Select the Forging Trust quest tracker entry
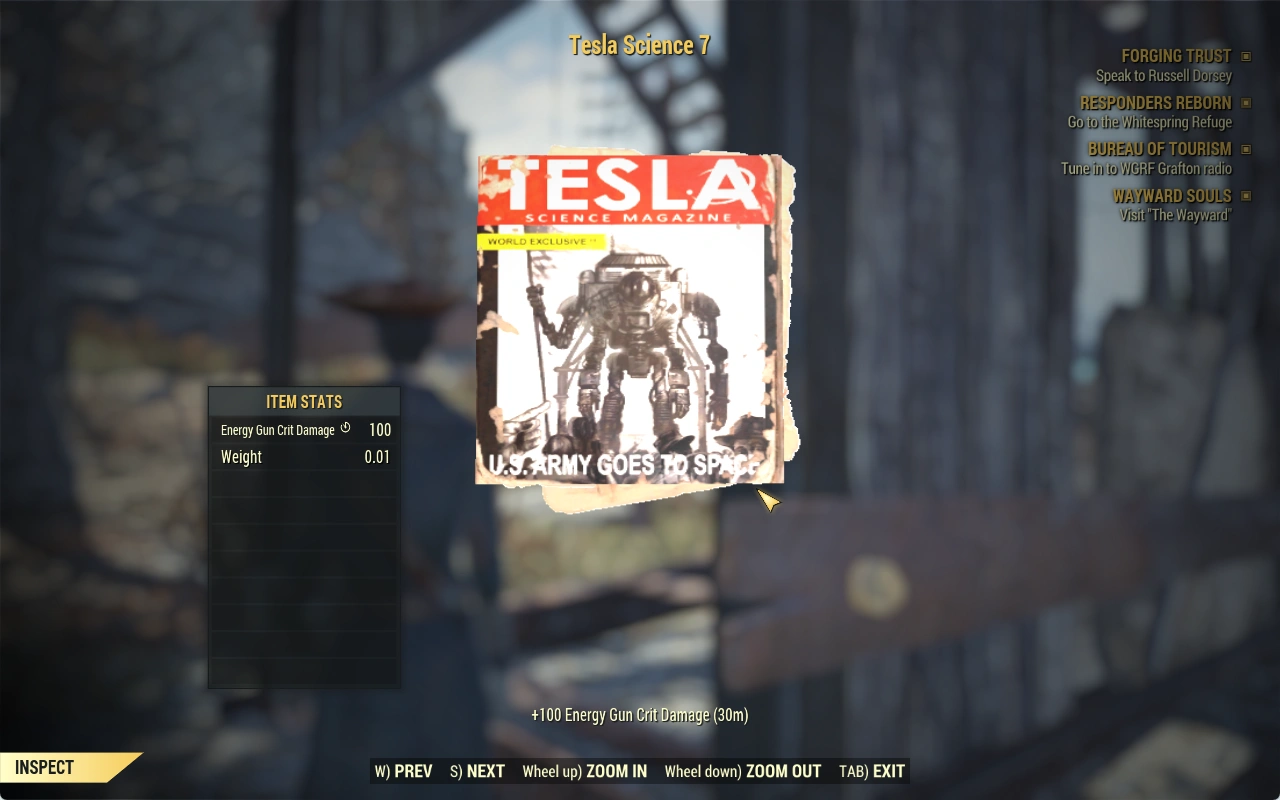The height and width of the screenshot is (800, 1280). 1176,57
